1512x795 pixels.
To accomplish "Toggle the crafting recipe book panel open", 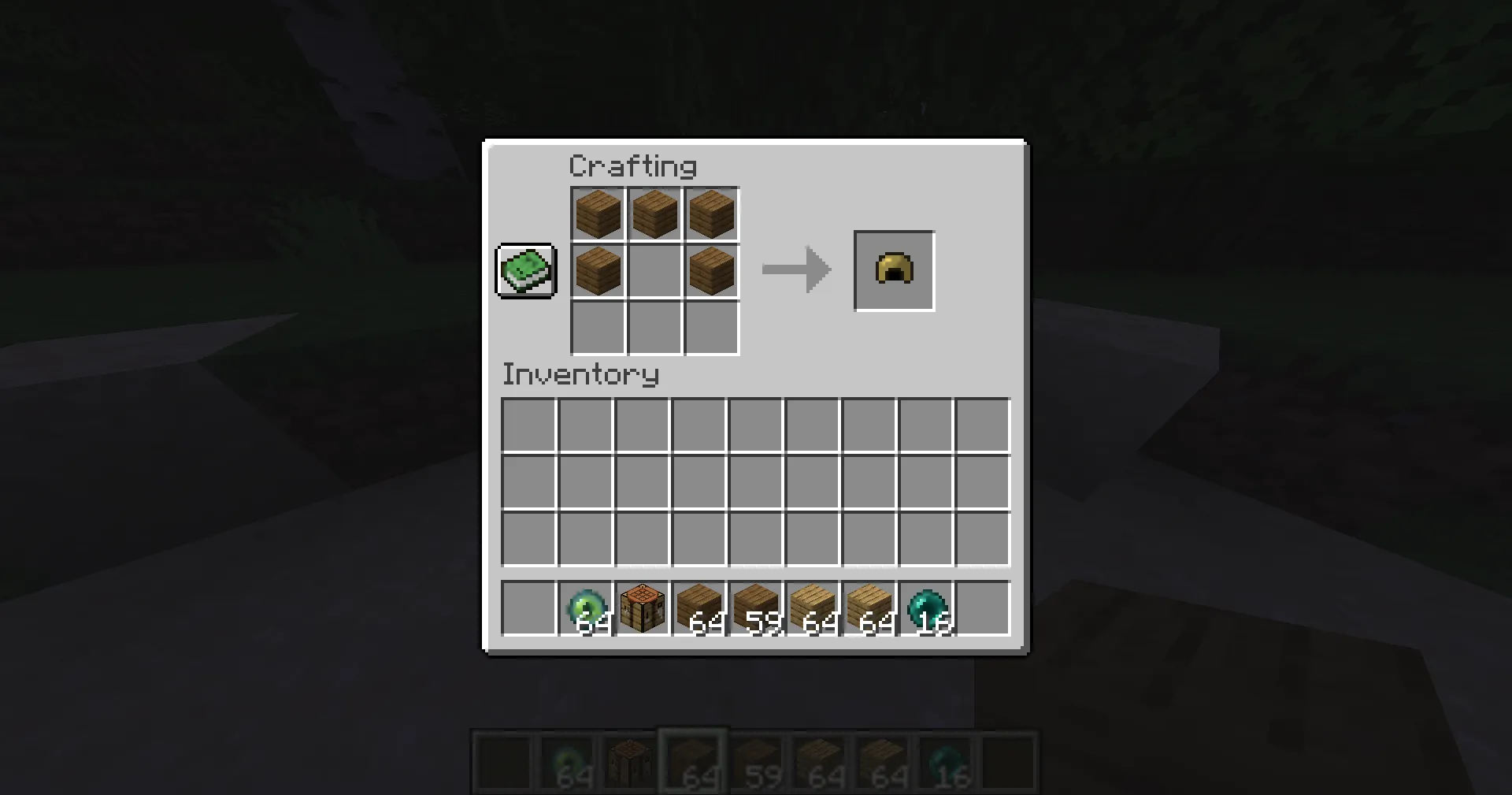I will click(x=525, y=270).
